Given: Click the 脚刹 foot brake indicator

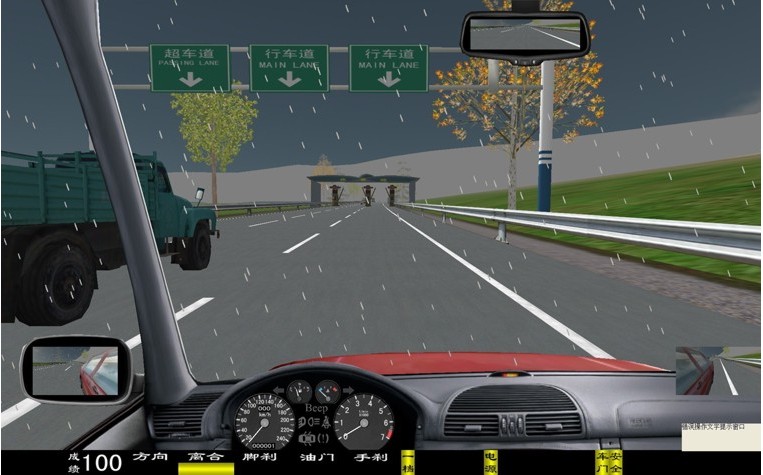Looking at the screenshot, I should tap(259, 458).
